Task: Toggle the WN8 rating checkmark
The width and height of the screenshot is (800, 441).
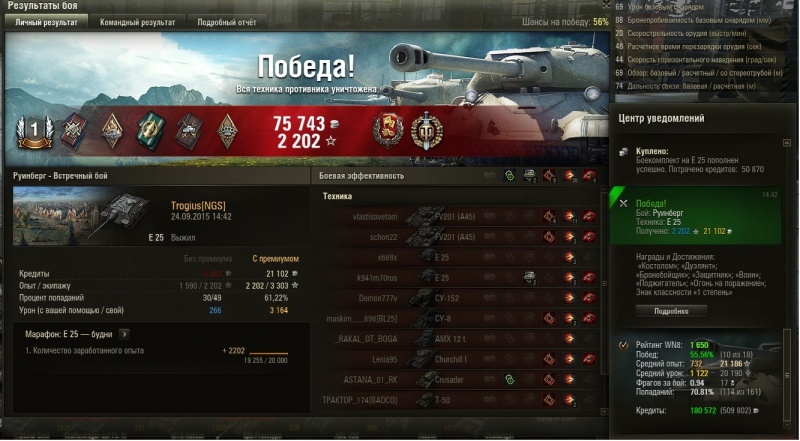Action: coord(624,345)
